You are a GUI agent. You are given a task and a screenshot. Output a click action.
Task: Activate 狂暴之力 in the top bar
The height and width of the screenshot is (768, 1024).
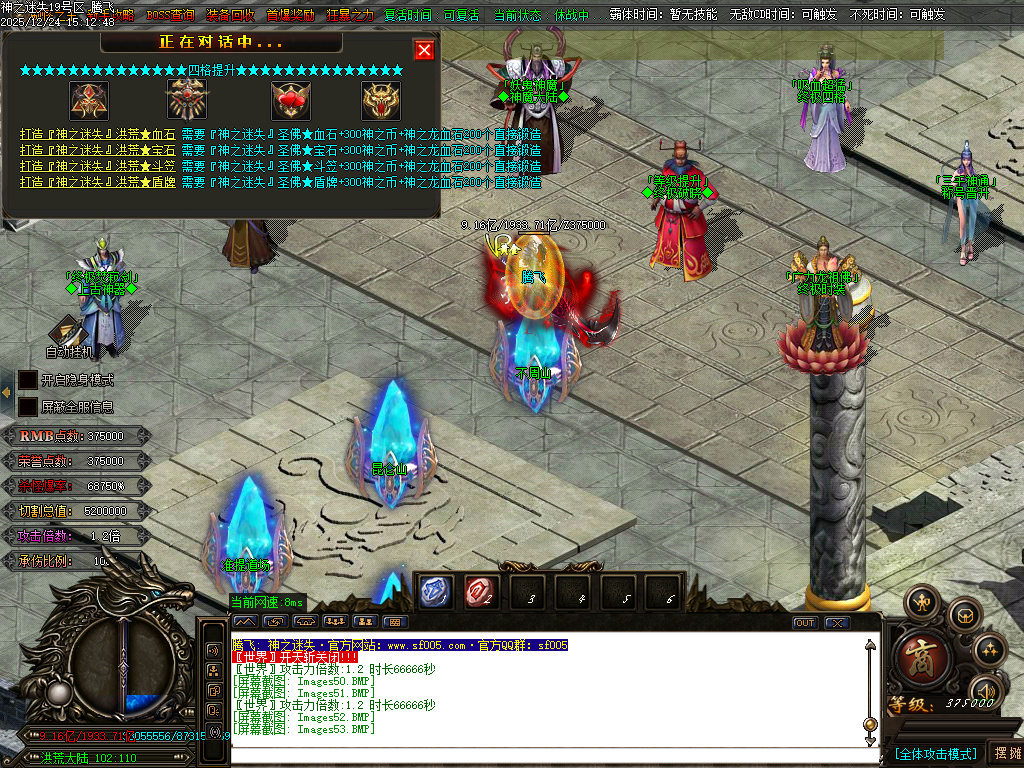point(350,16)
